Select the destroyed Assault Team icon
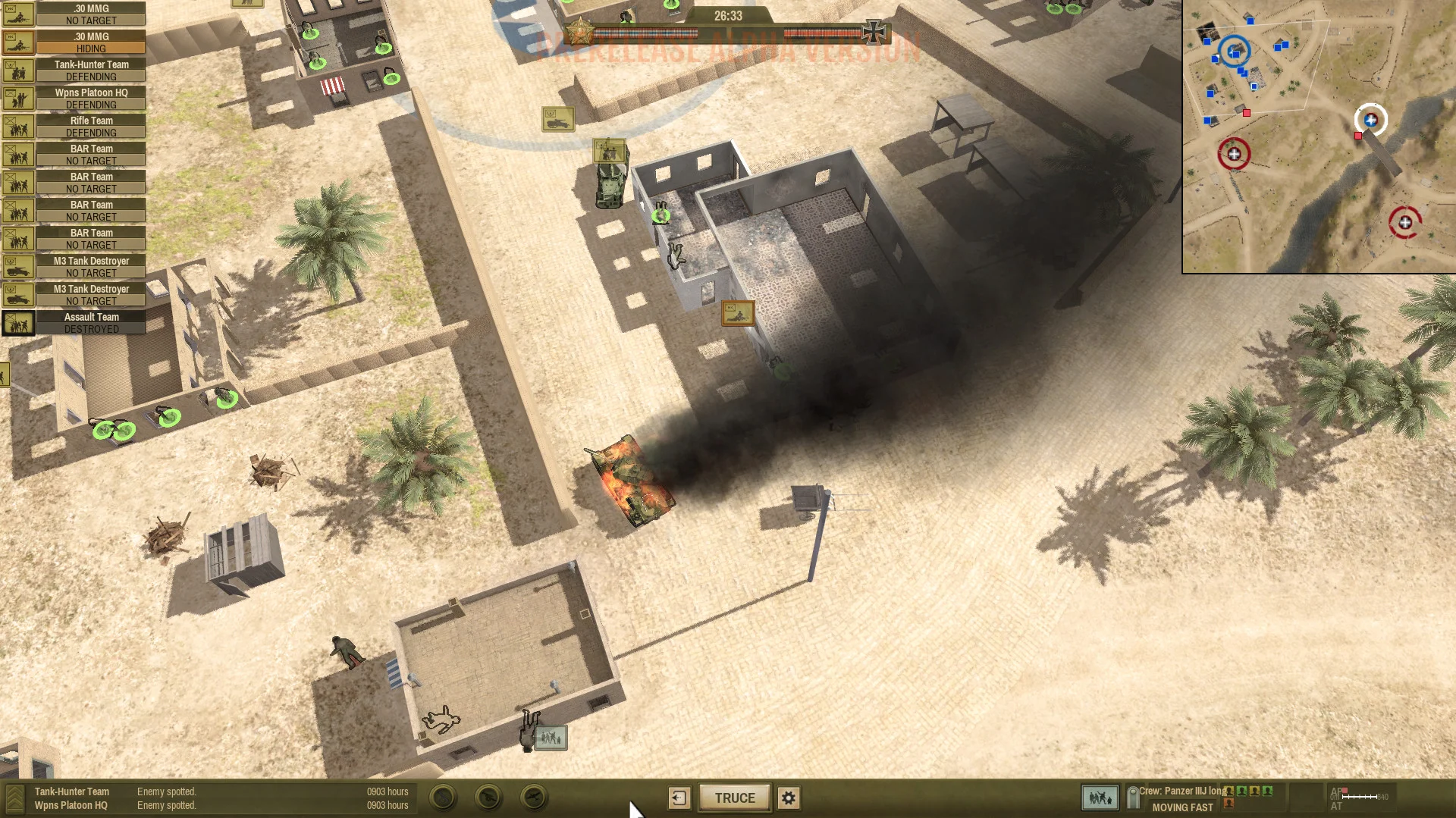 click(x=18, y=322)
